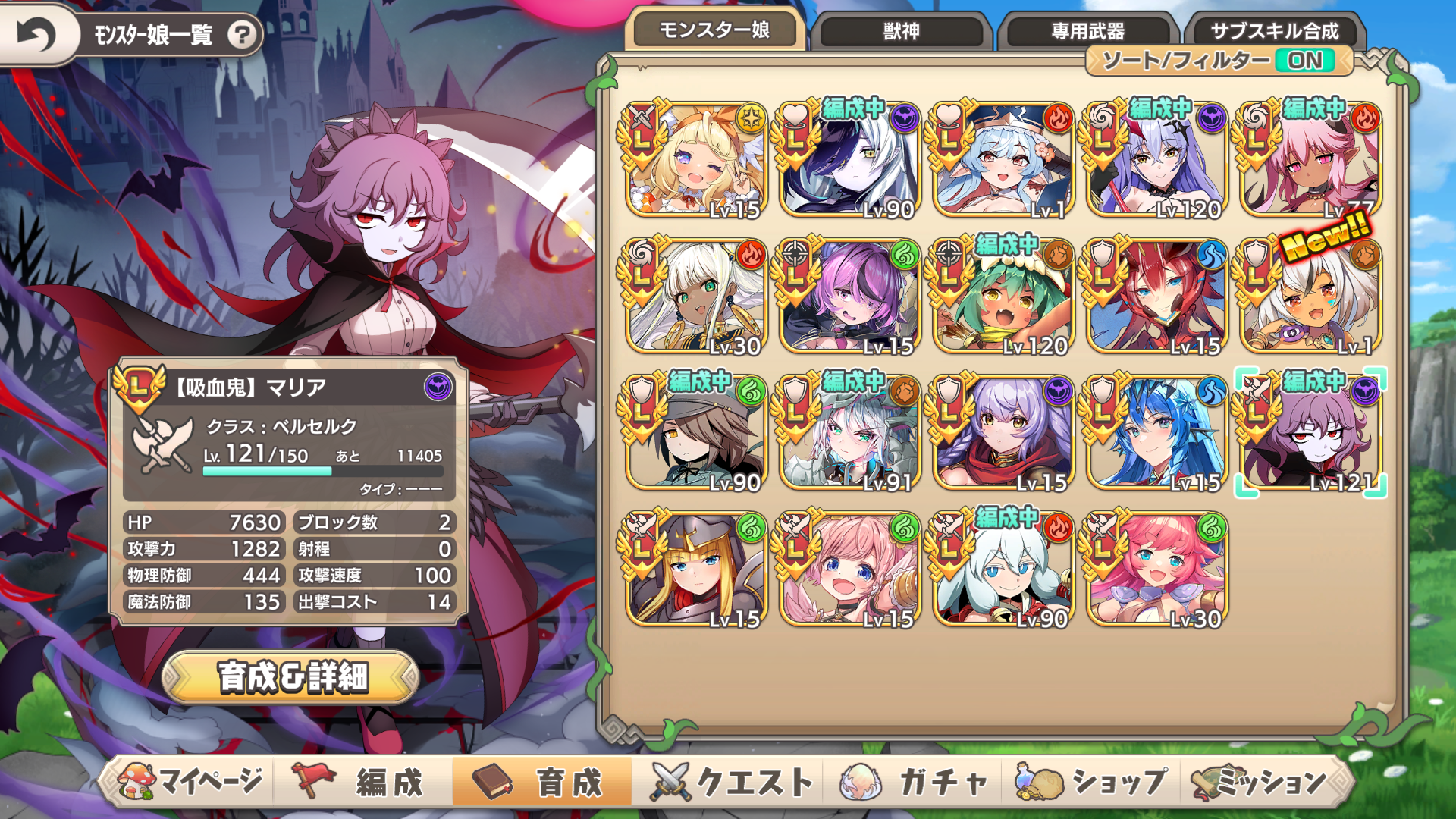Open the 編成 formation menu

(364, 781)
